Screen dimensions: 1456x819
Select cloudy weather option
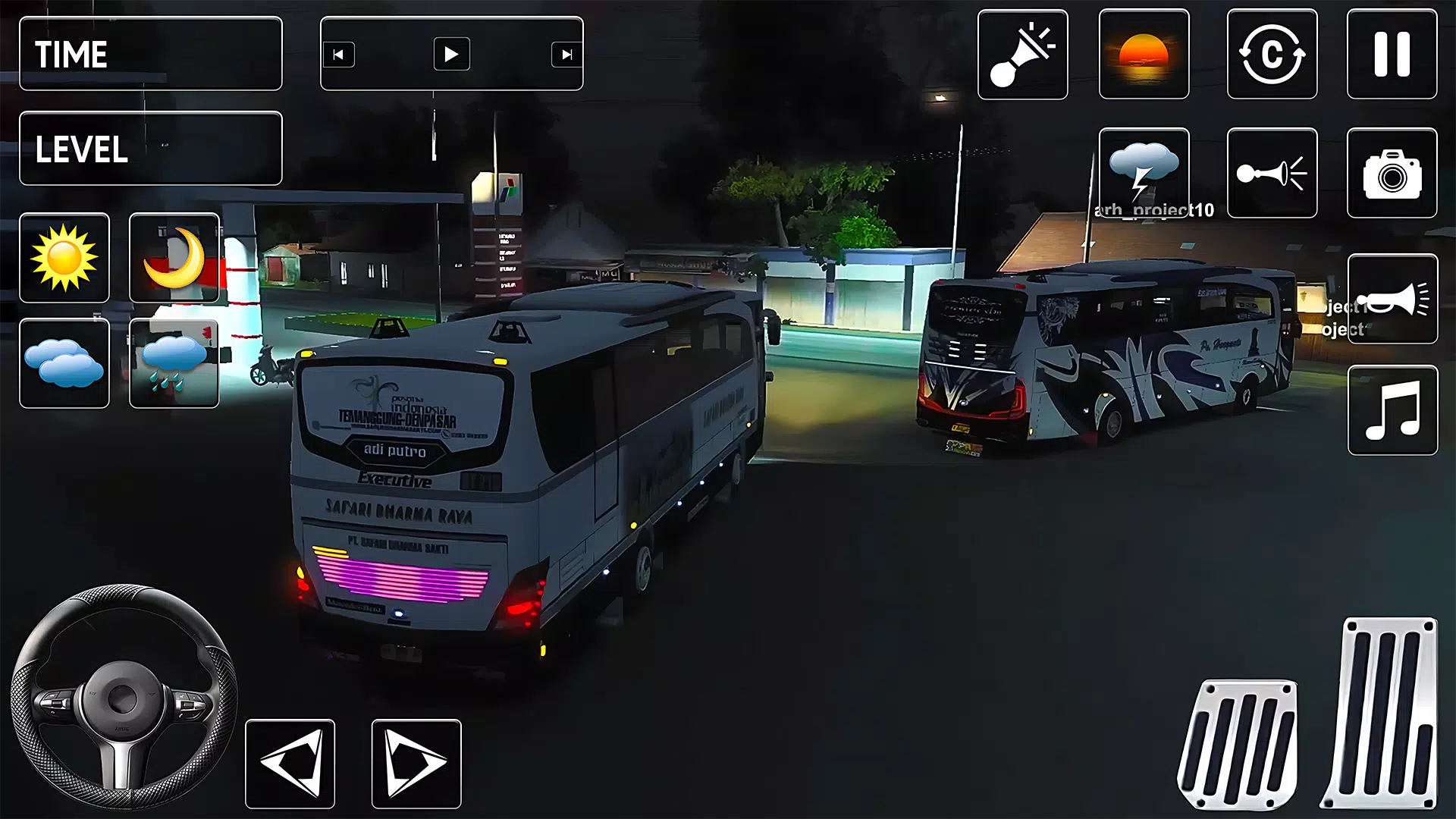tap(64, 364)
